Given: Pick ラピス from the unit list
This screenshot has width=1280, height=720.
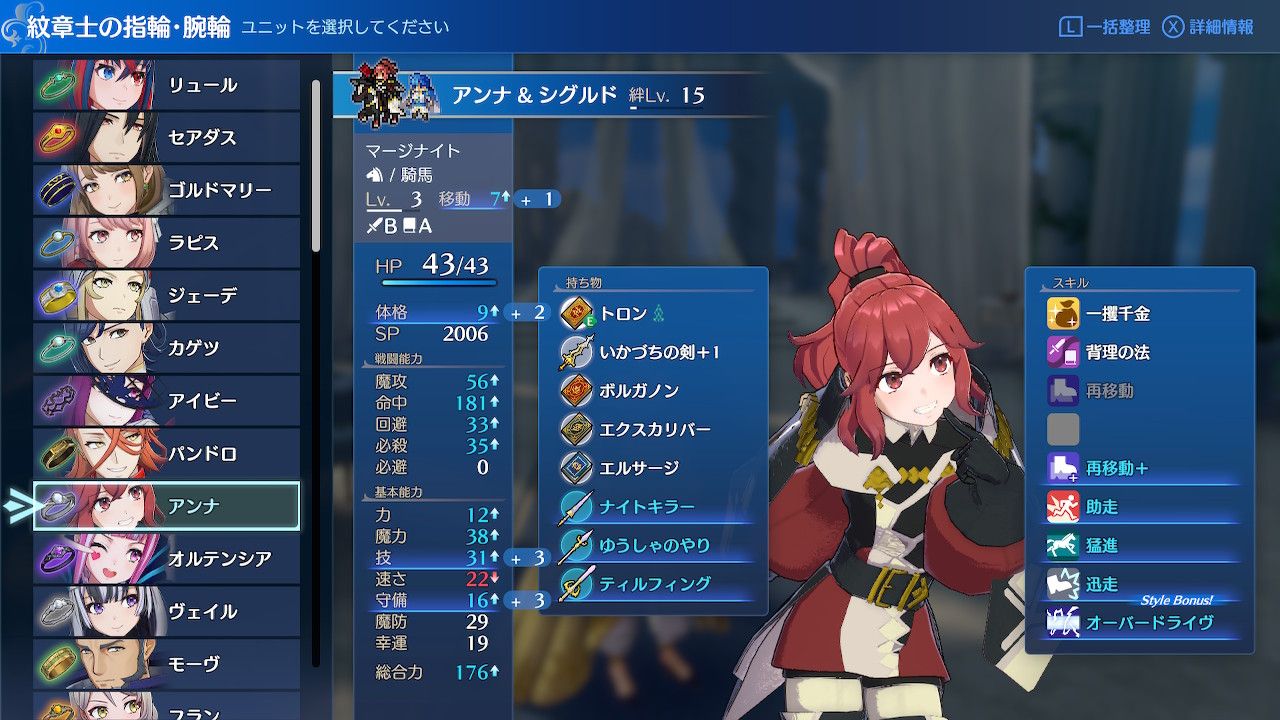Looking at the screenshot, I should pyautogui.click(x=166, y=243).
